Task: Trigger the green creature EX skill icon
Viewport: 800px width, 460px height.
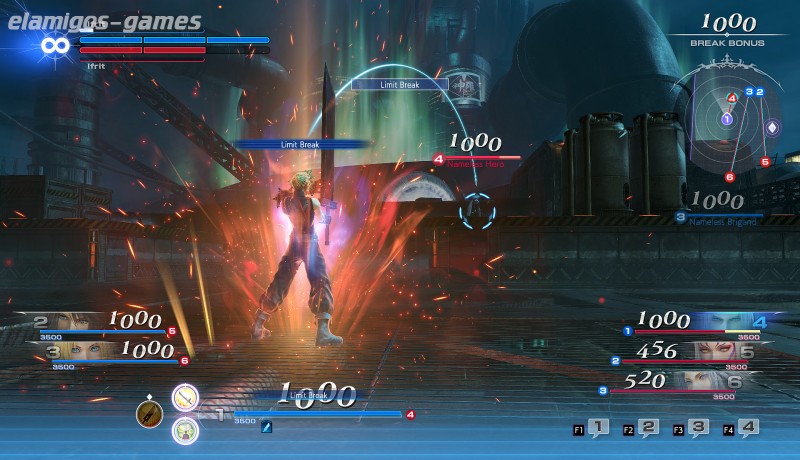Action: [185, 430]
